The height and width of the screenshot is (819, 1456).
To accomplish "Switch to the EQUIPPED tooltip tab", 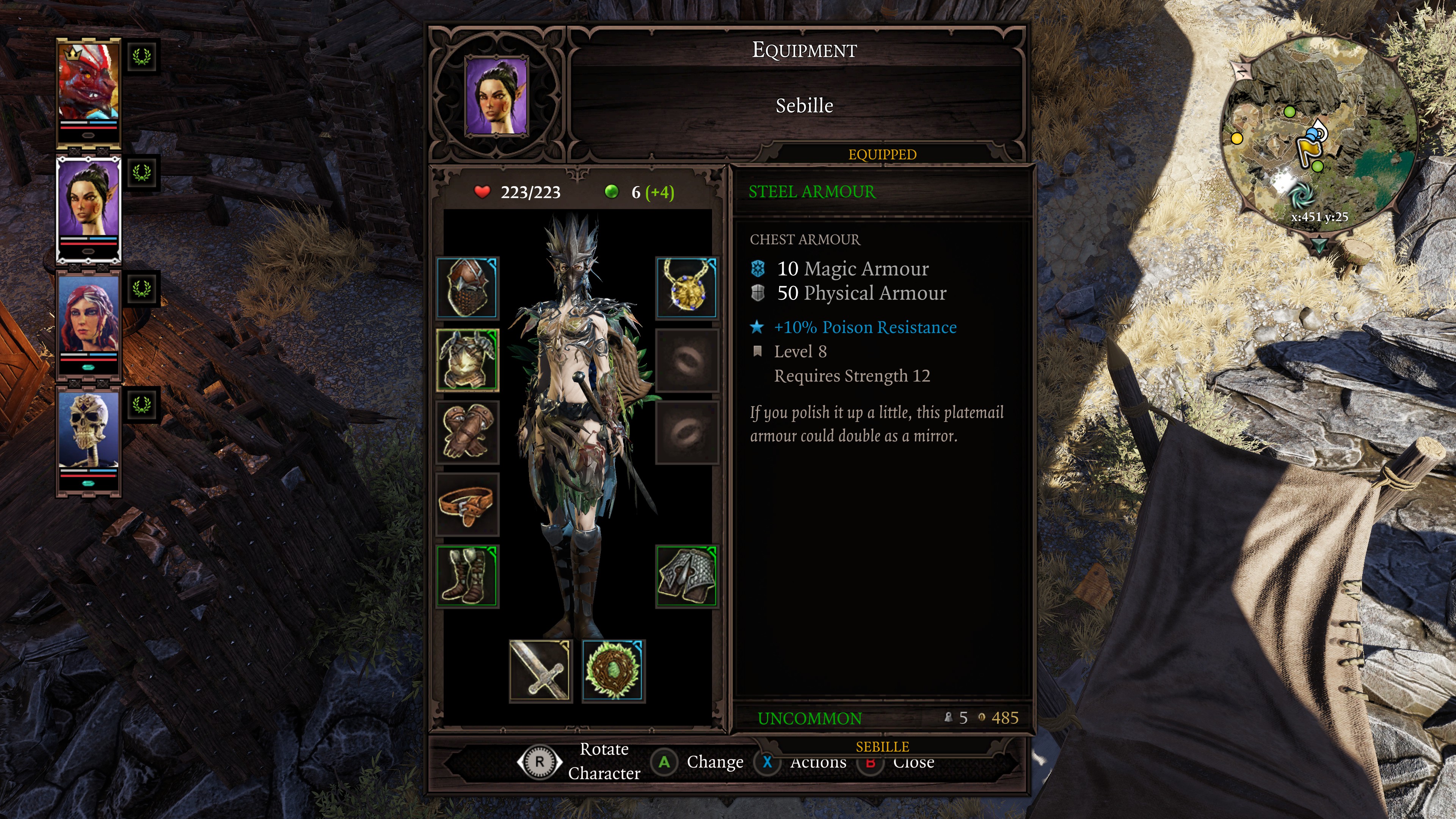I will click(882, 154).
